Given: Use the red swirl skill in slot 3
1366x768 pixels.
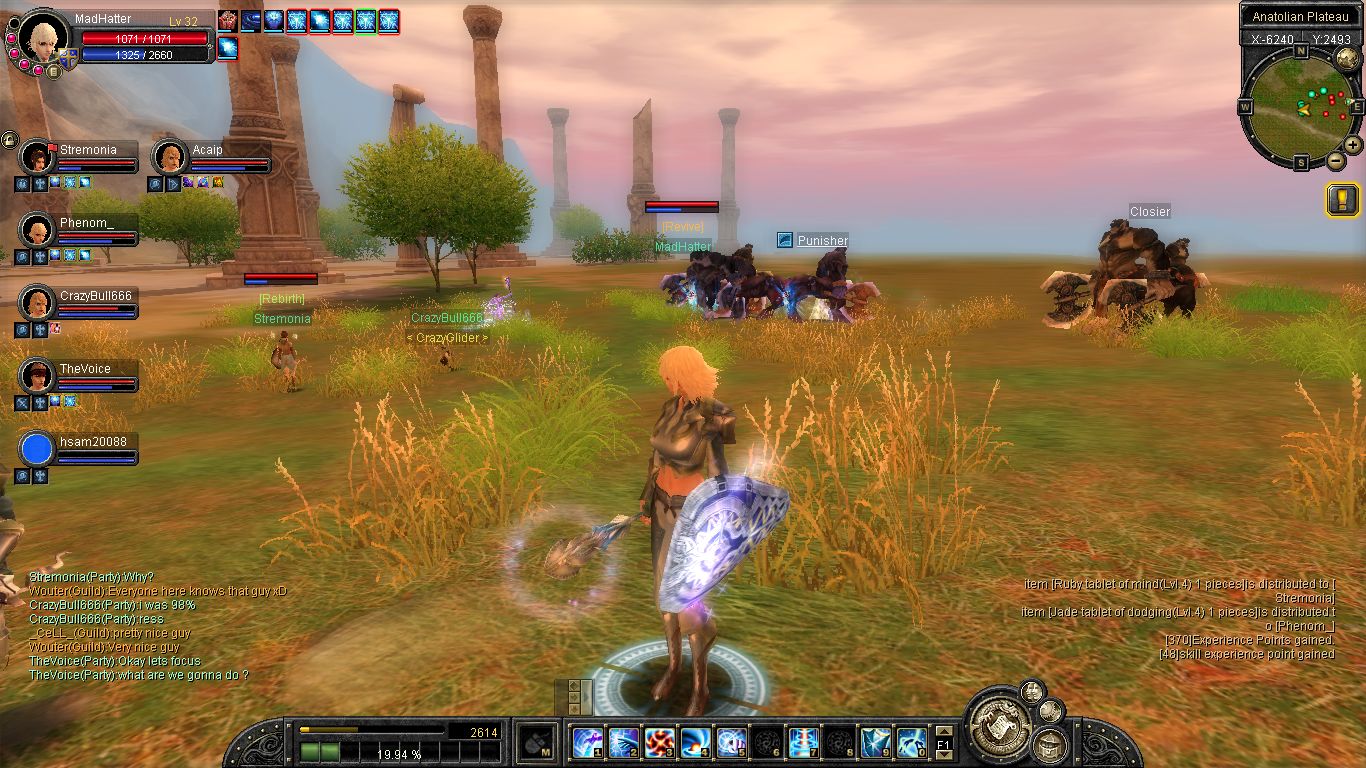Looking at the screenshot, I should pyautogui.click(x=659, y=742).
